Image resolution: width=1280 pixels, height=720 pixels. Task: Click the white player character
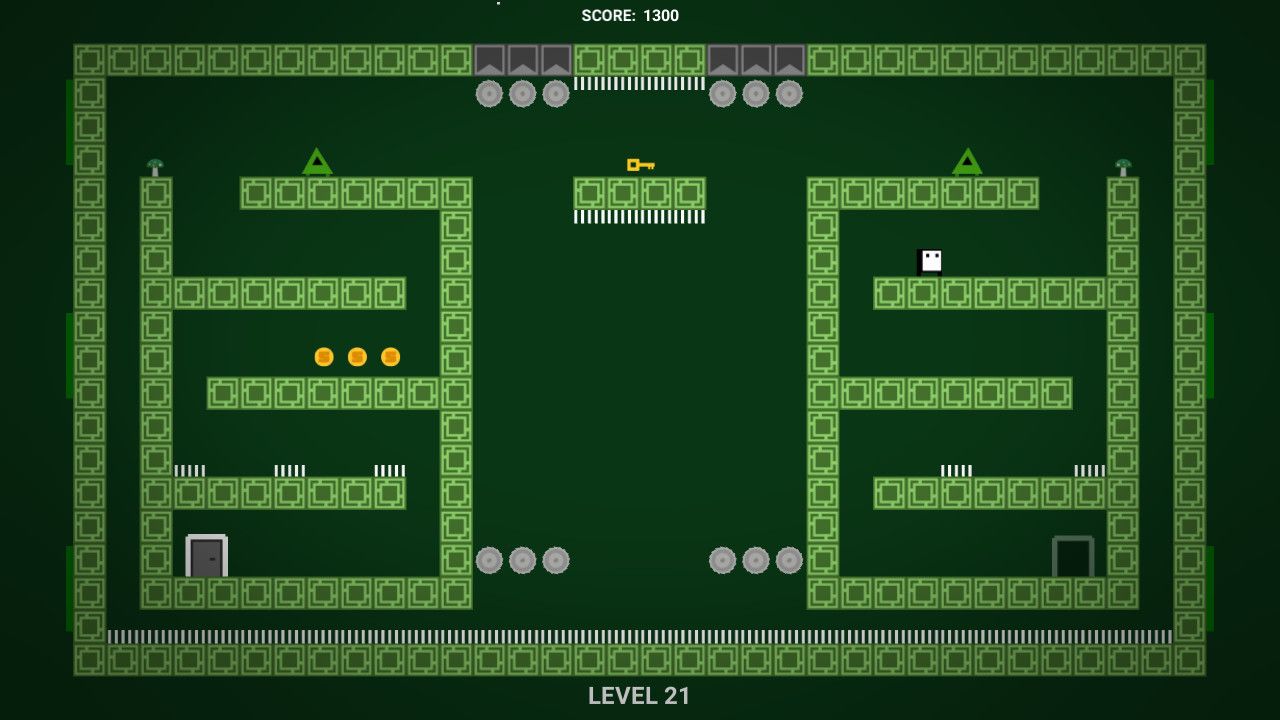[928, 261]
